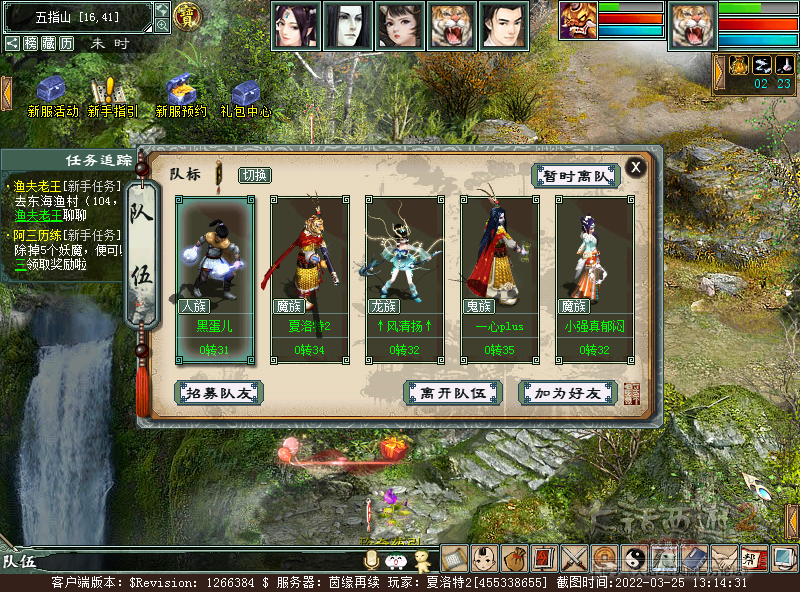Click the map magnifier zoom button
The width and height of the screenshot is (800, 592).
click(x=163, y=26)
